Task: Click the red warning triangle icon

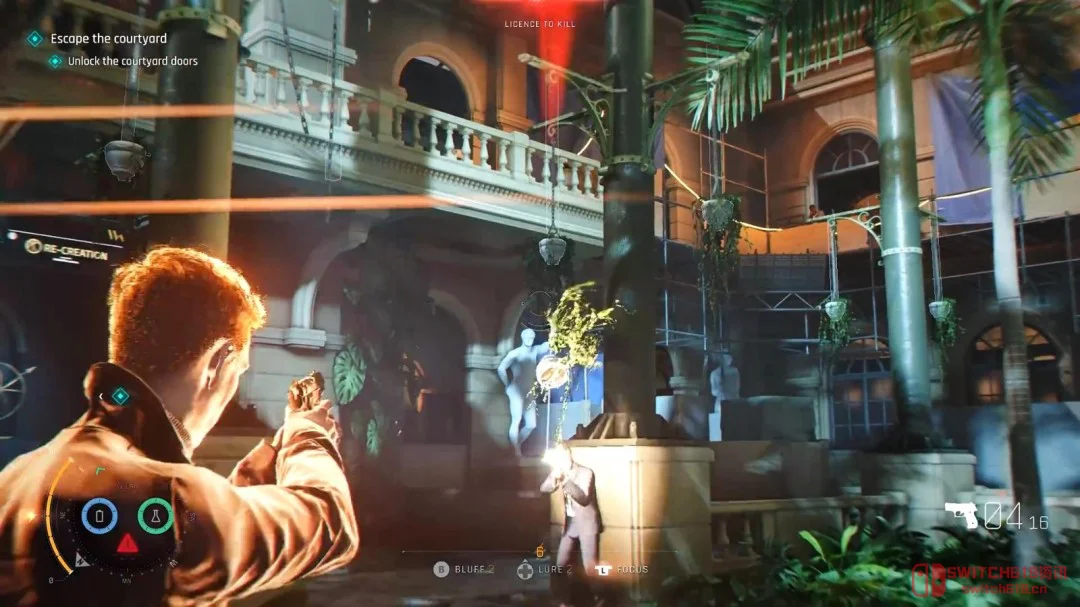Action: click(128, 544)
